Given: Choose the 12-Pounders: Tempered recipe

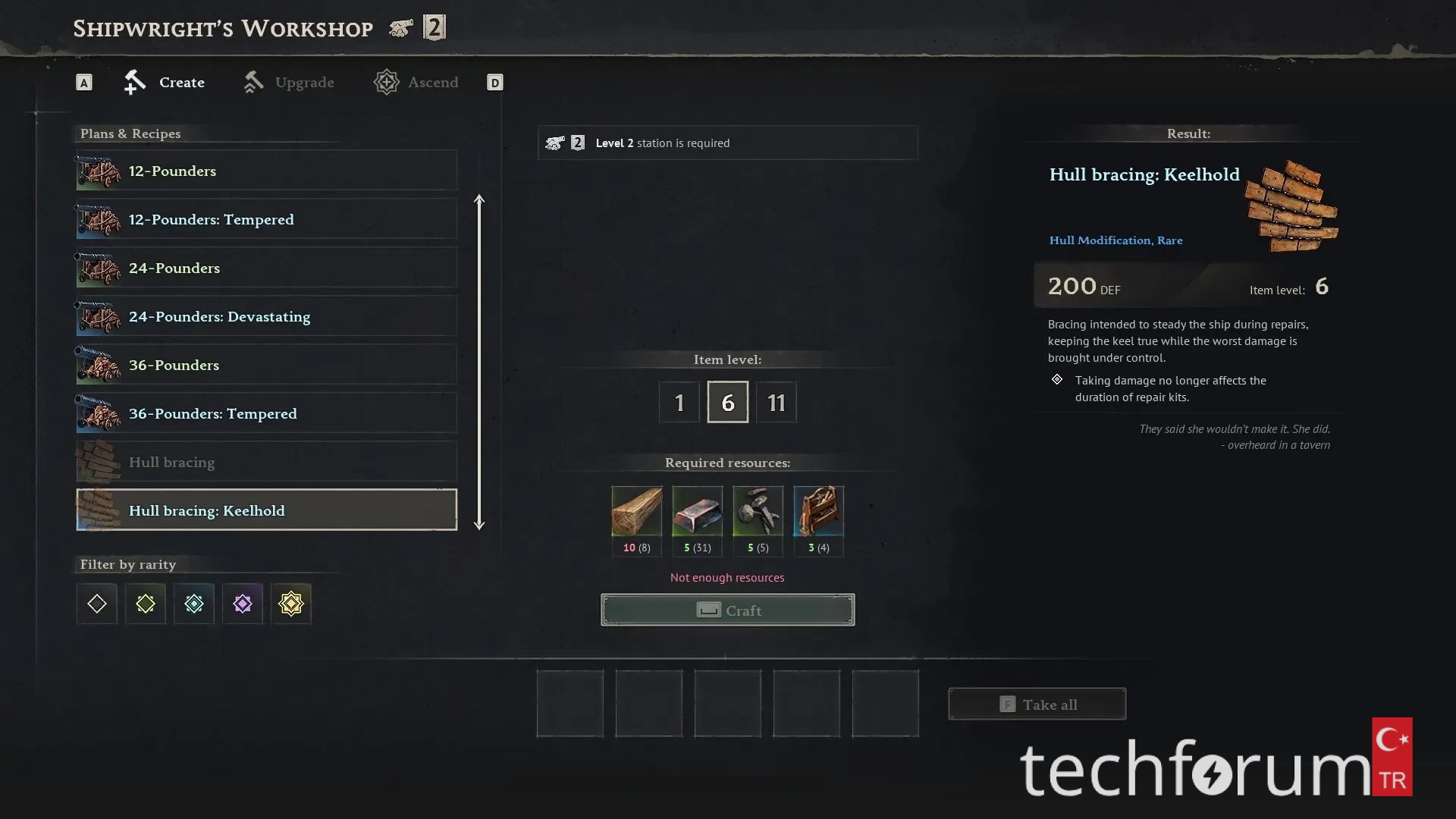Looking at the screenshot, I should [266, 220].
